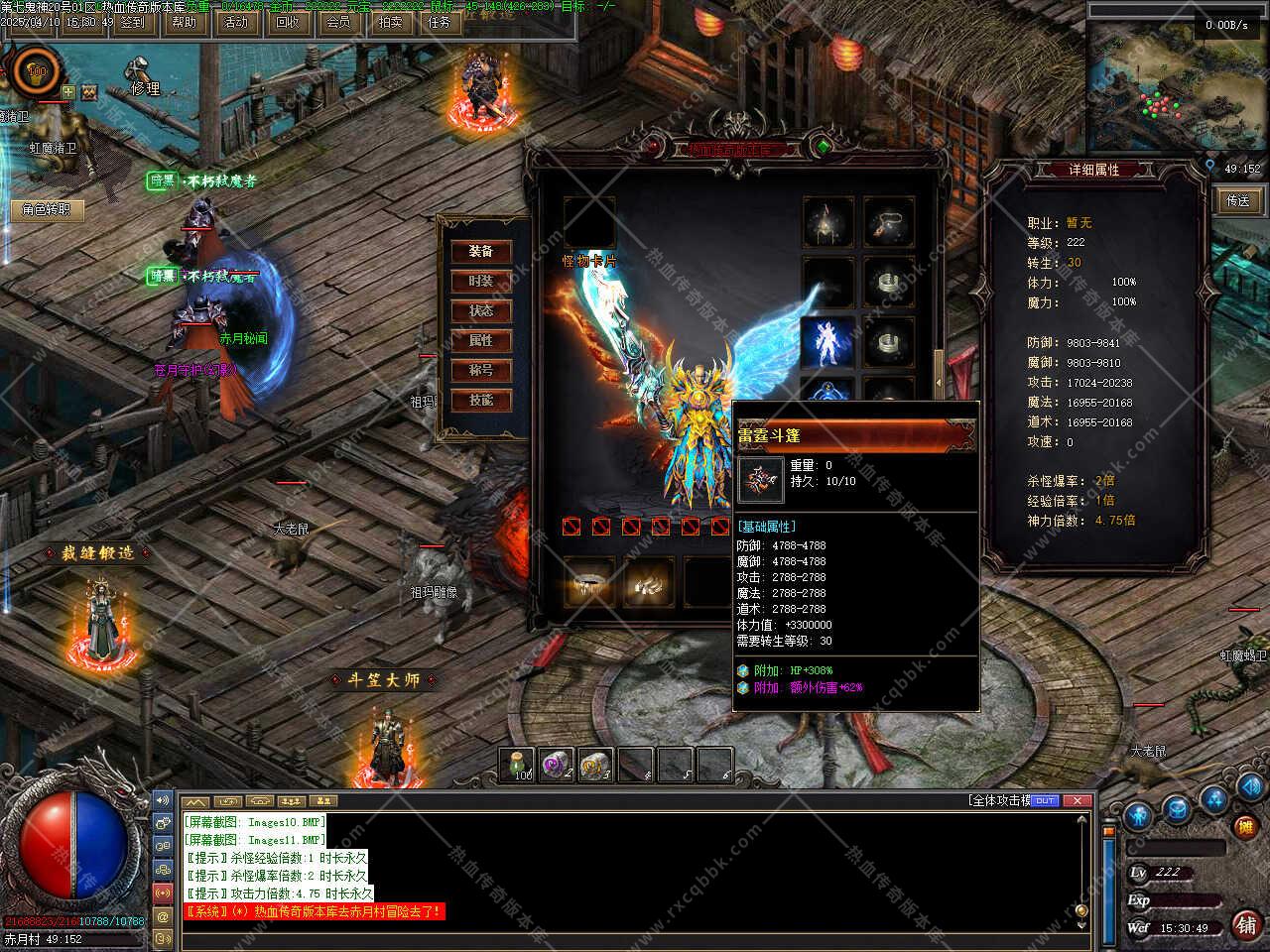1270x952 pixels.
Task: Open the 拍卖 auction menu
Action: pyautogui.click(x=390, y=22)
